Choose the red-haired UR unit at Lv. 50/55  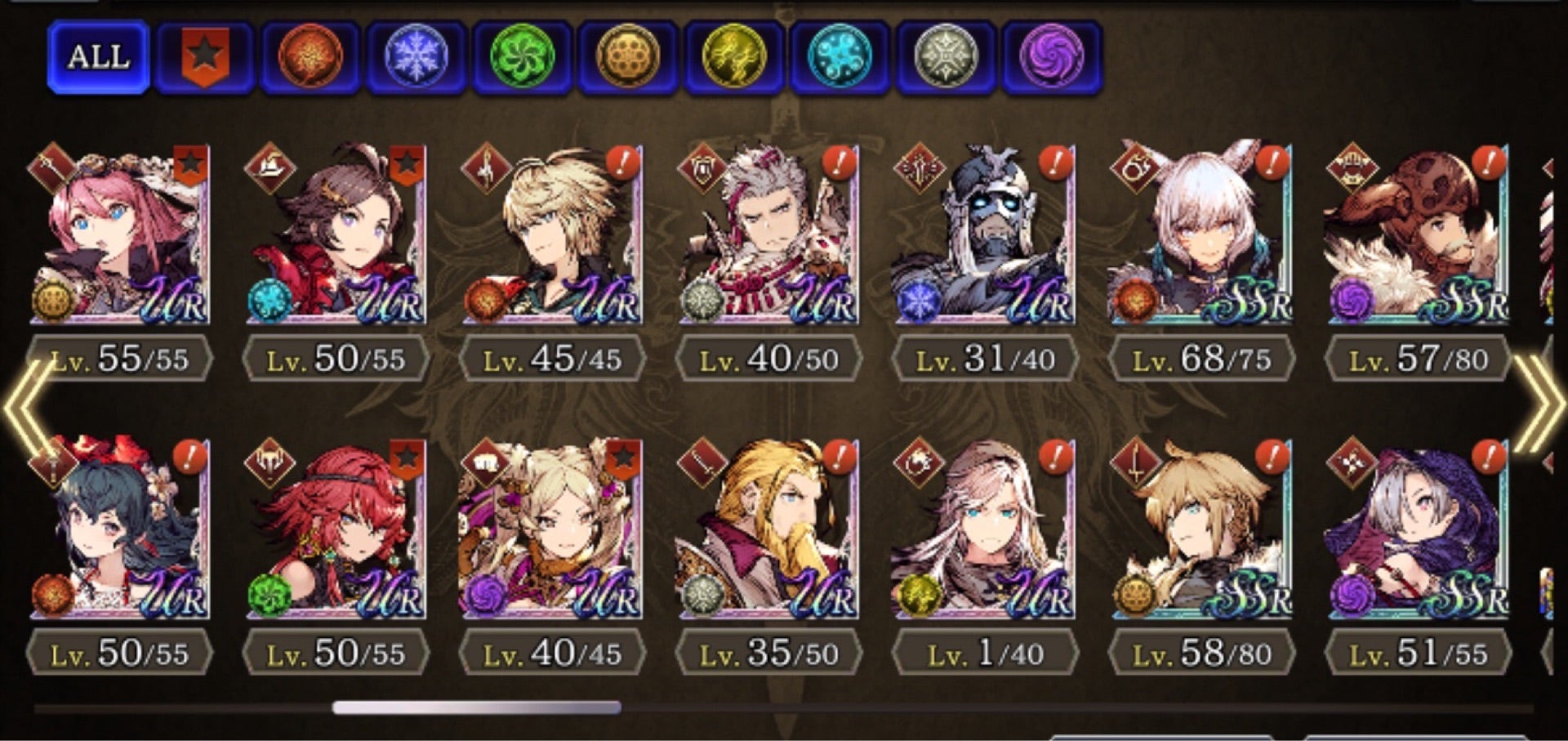(336, 529)
